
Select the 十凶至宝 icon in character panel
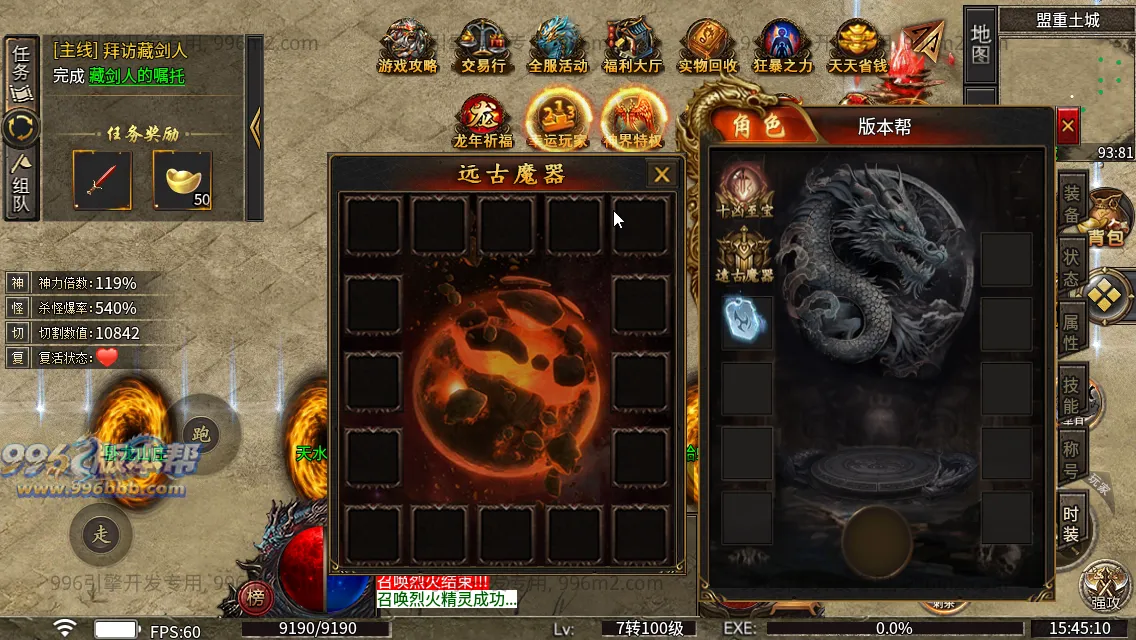tap(744, 190)
